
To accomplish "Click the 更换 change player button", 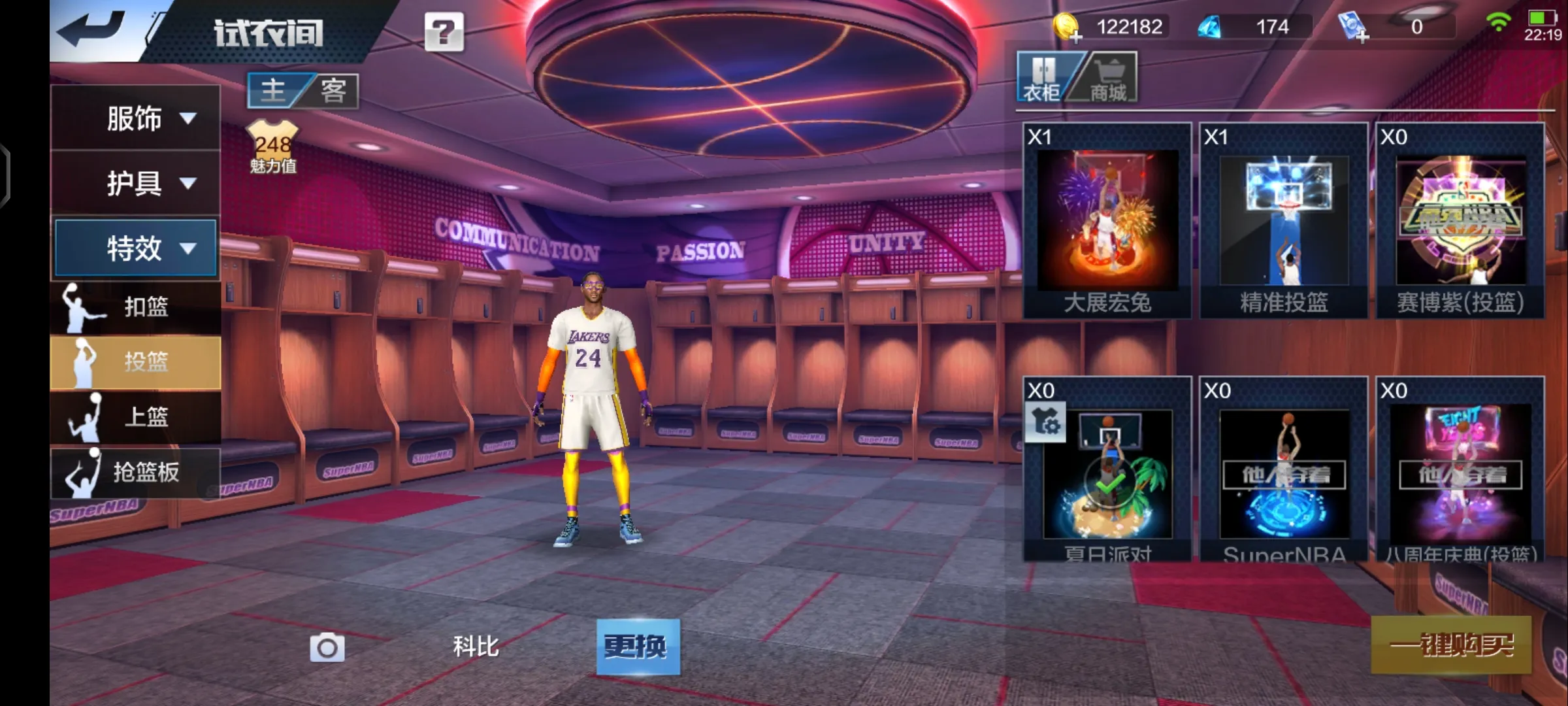I will click(x=638, y=647).
